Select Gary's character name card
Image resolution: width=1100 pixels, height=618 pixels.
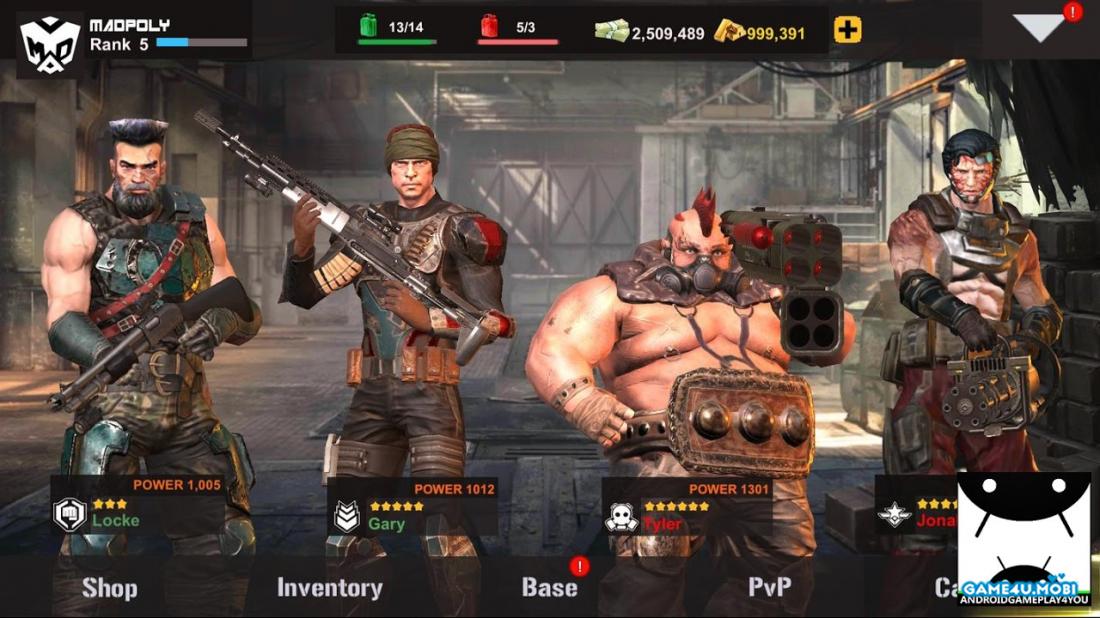point(412,511)
